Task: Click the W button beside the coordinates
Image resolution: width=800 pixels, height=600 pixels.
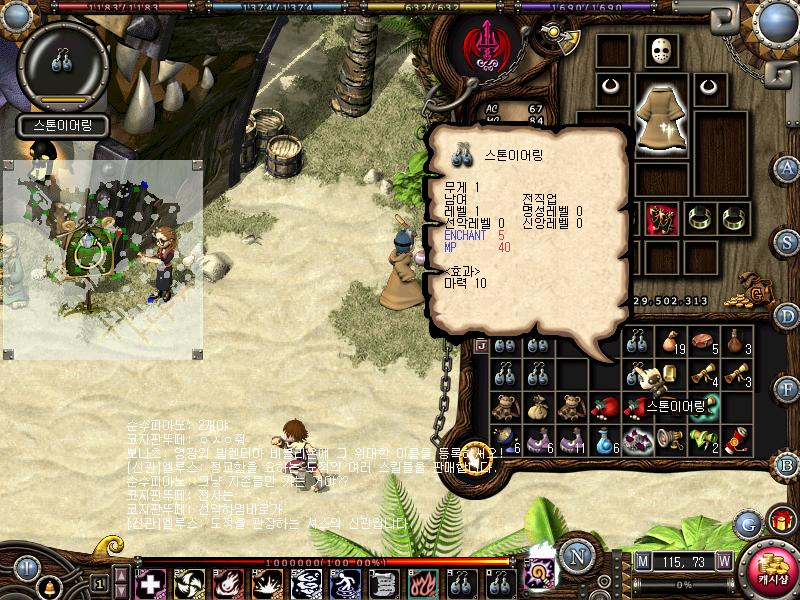Action: click(x=722, y=560)
